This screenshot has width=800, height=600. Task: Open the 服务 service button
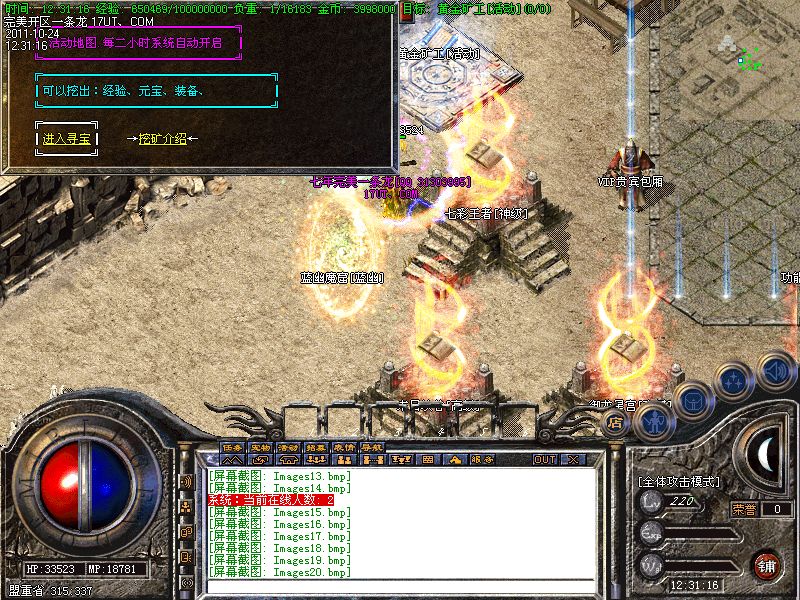pyautogui.click(x=482, y=460)
